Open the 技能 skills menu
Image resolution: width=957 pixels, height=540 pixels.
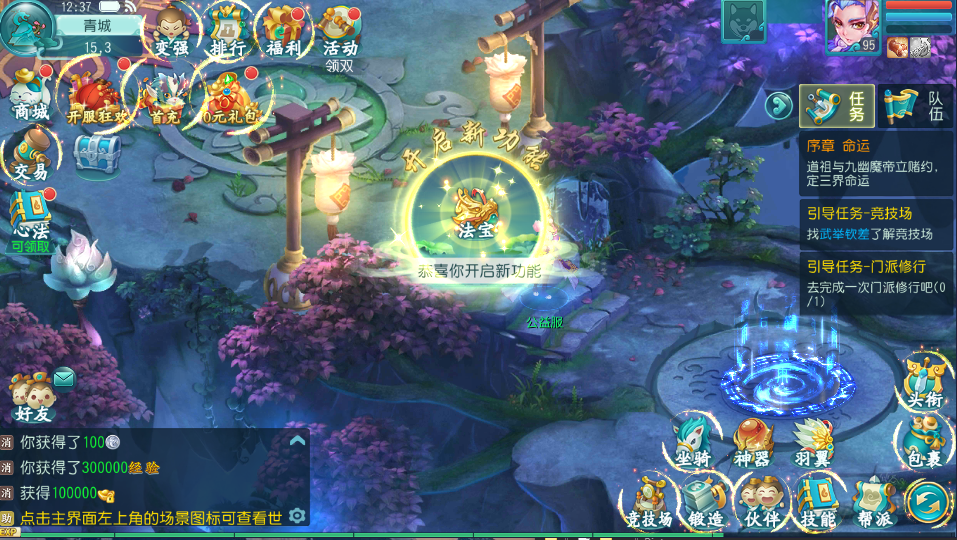[x=818, y=500]
